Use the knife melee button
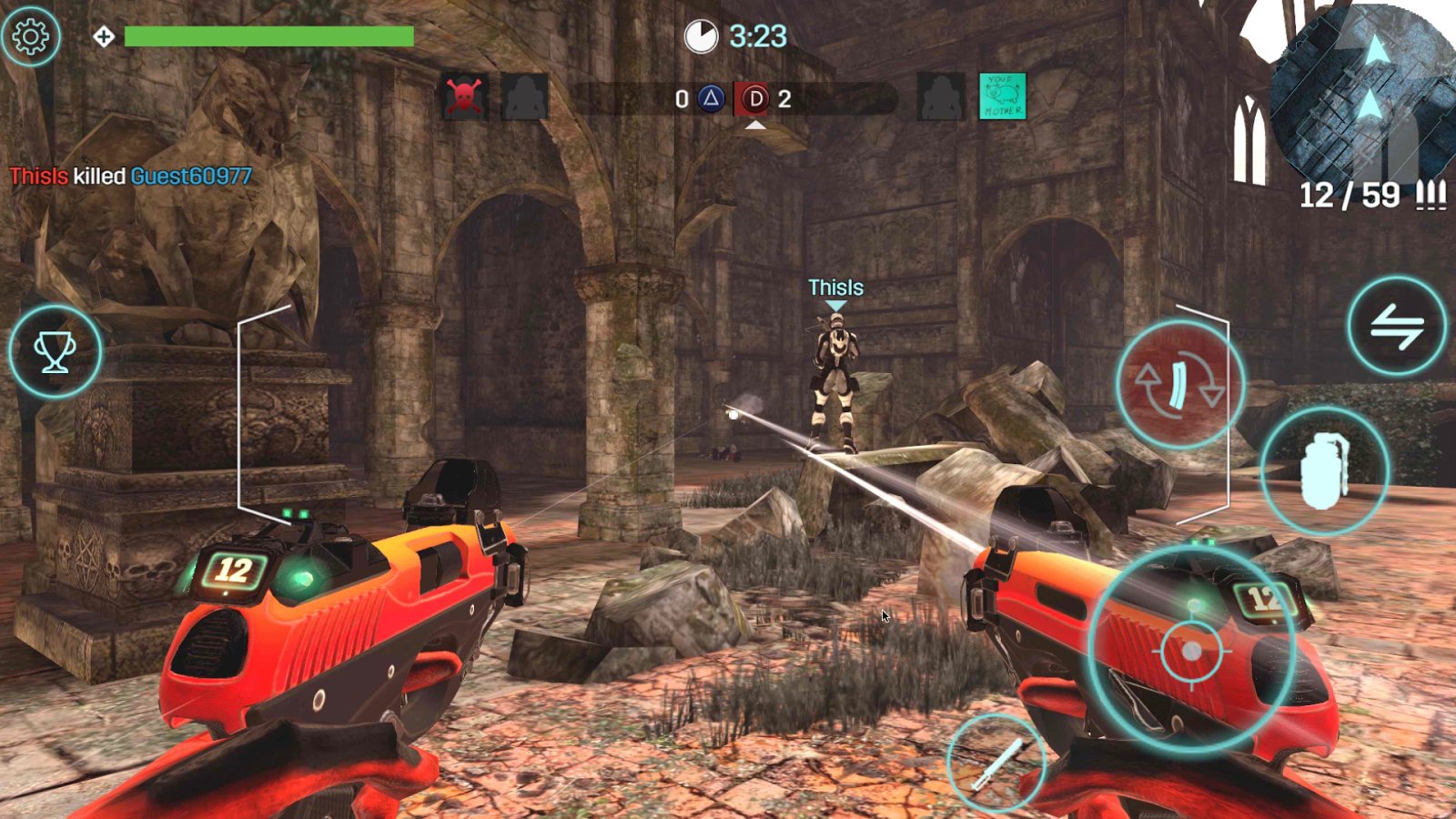 (x=995, y=763)
